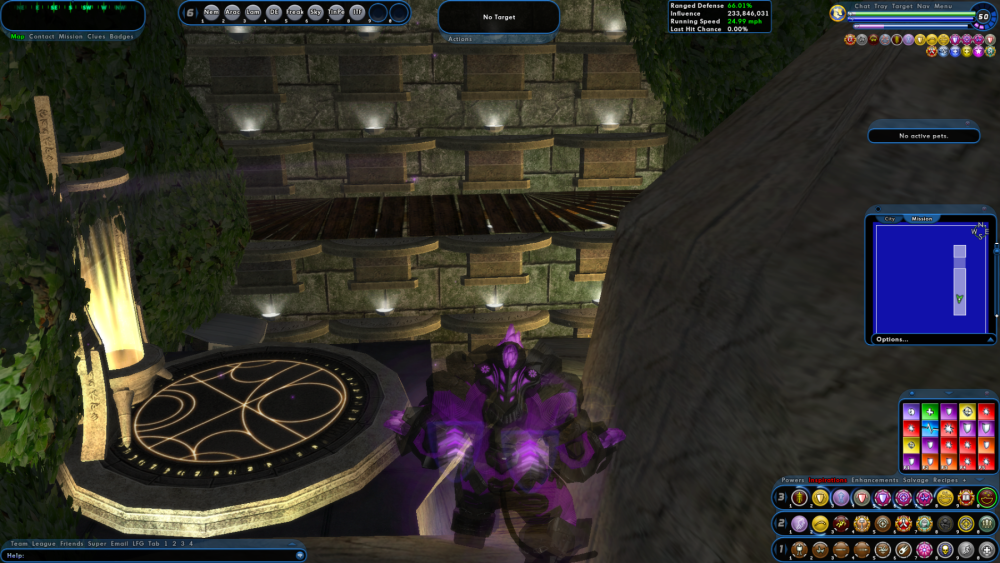Open the Contact tab in the nav window

pyautogui.click(x=42, y=37)
